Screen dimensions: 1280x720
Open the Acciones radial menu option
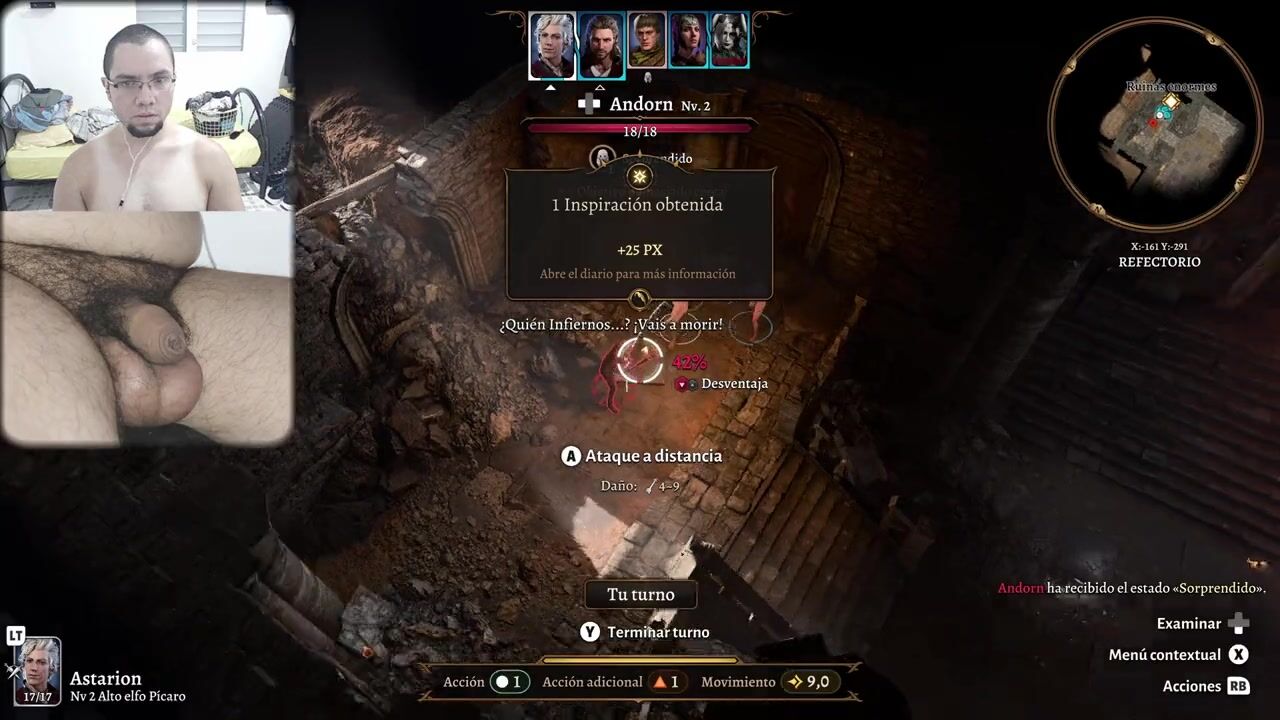pyautogui.click(x=1192, y=686)
